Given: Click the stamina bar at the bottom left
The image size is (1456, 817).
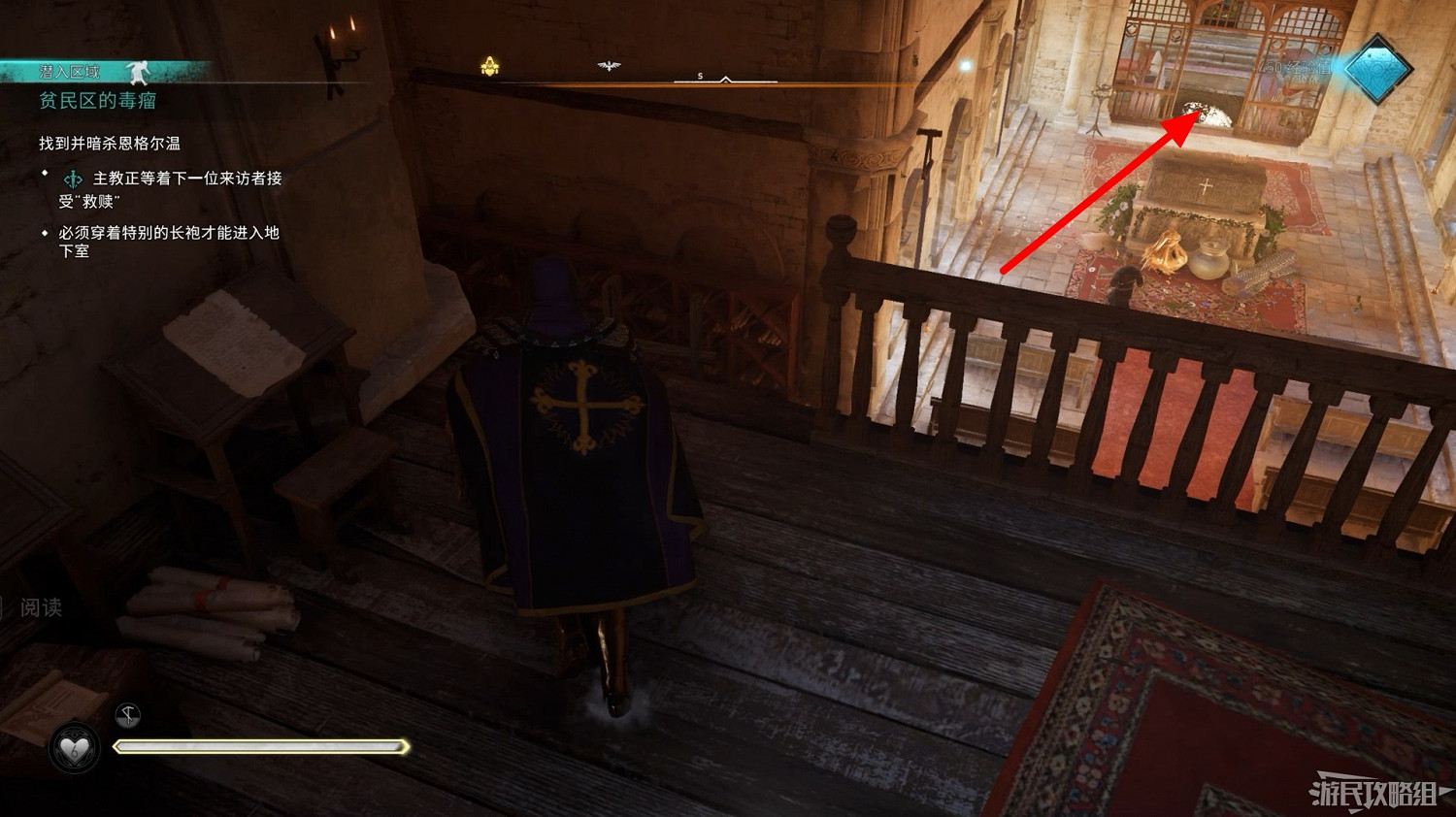Looking at the screenshot, I should 262,747.
